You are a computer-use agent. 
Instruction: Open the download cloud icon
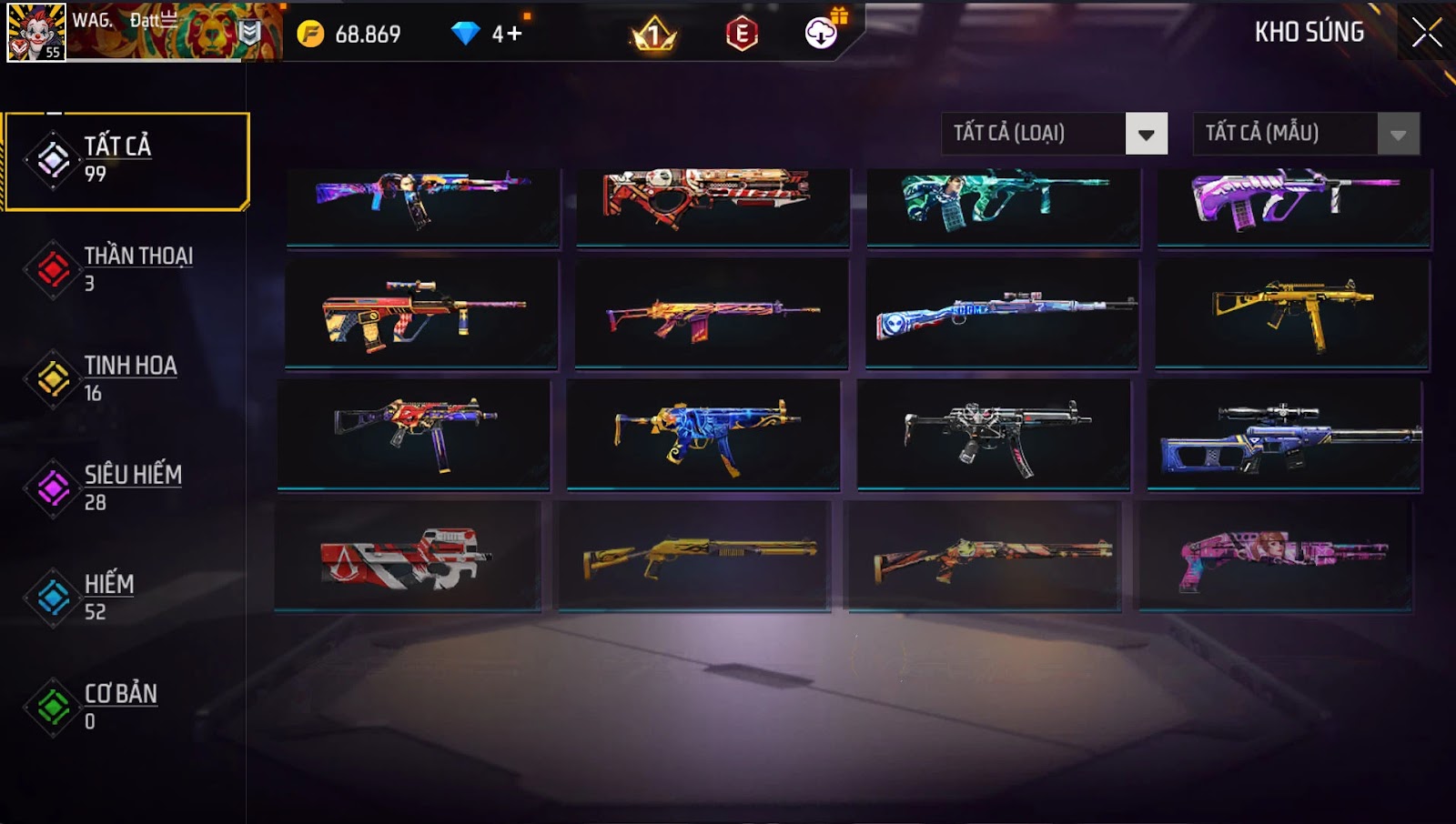point(821,34)
